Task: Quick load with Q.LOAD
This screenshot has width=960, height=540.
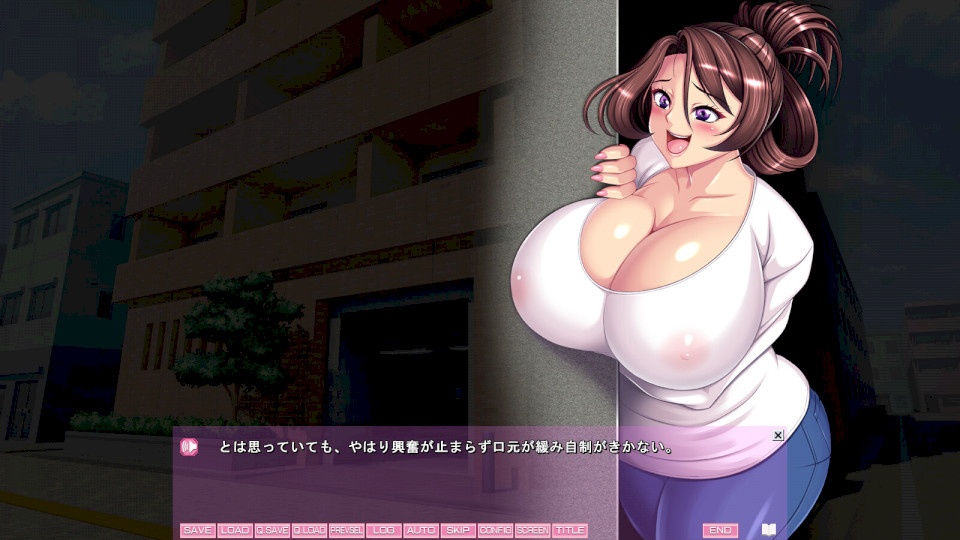Action: click(309, 530)
